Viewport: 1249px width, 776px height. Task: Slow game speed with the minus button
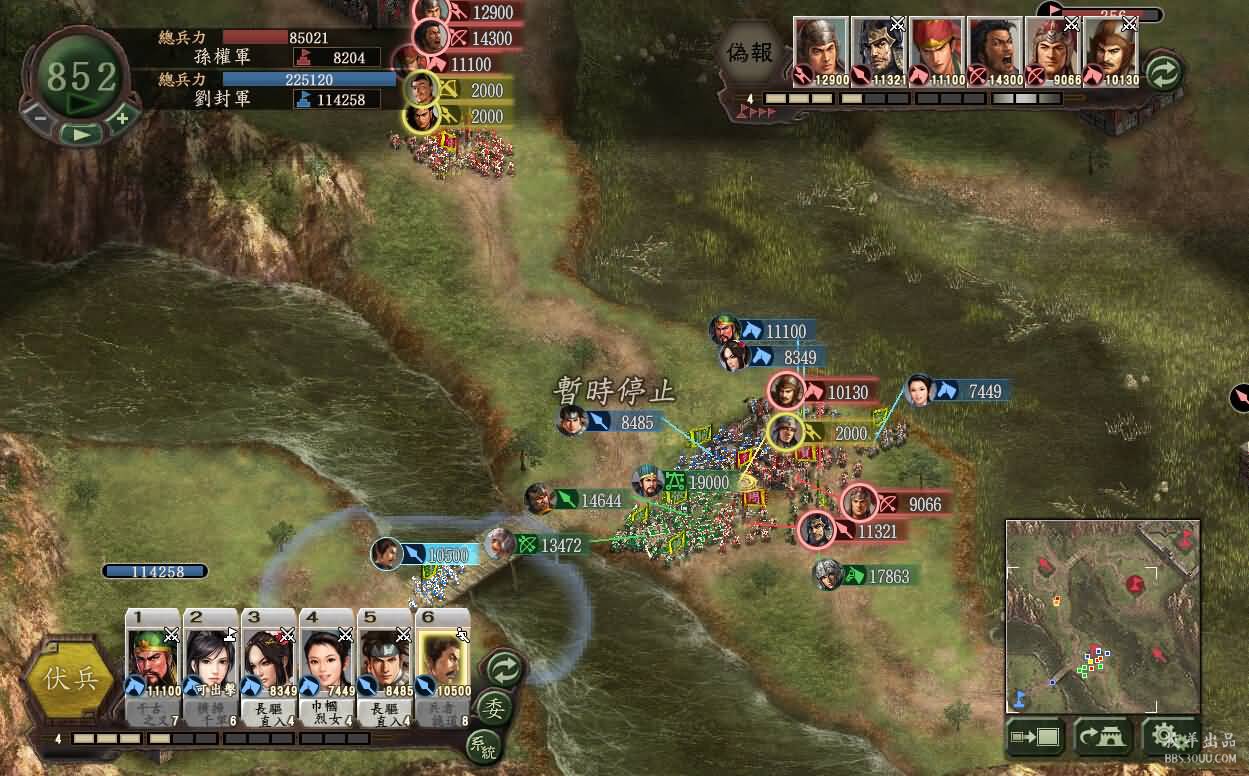[x=41, y=117]
